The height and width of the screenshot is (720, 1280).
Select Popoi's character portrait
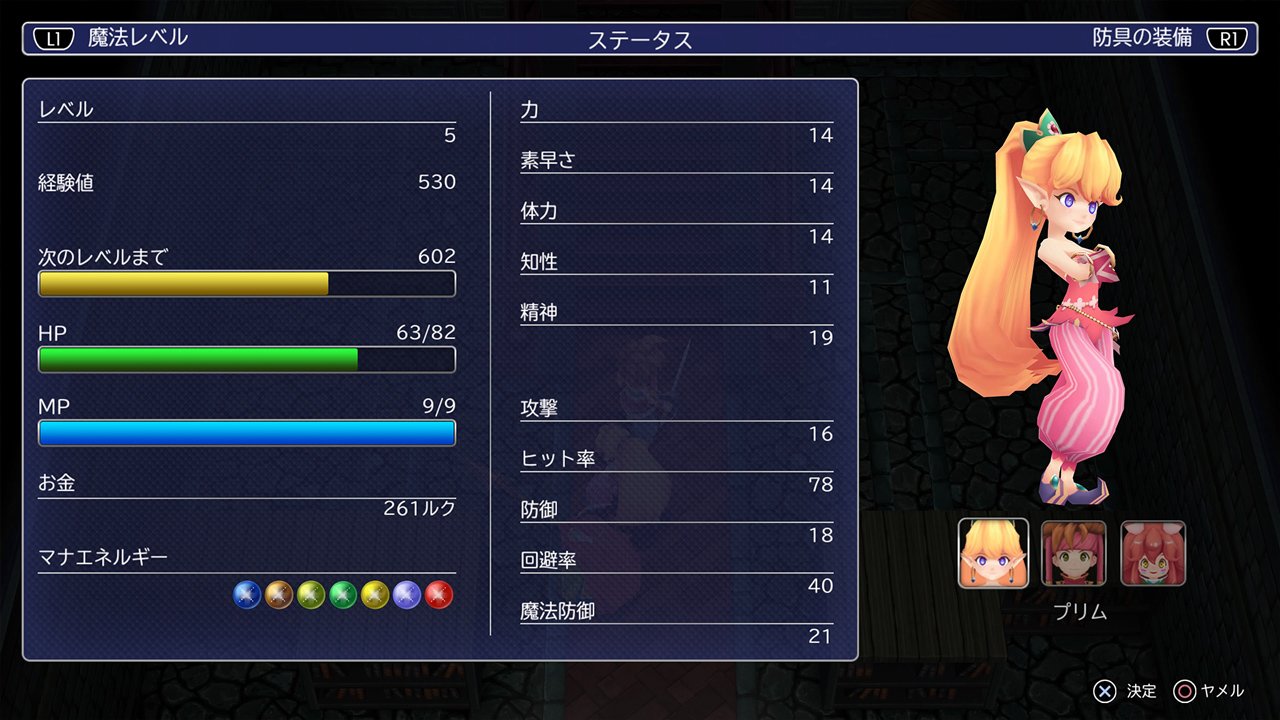[x=1154, y=552]
